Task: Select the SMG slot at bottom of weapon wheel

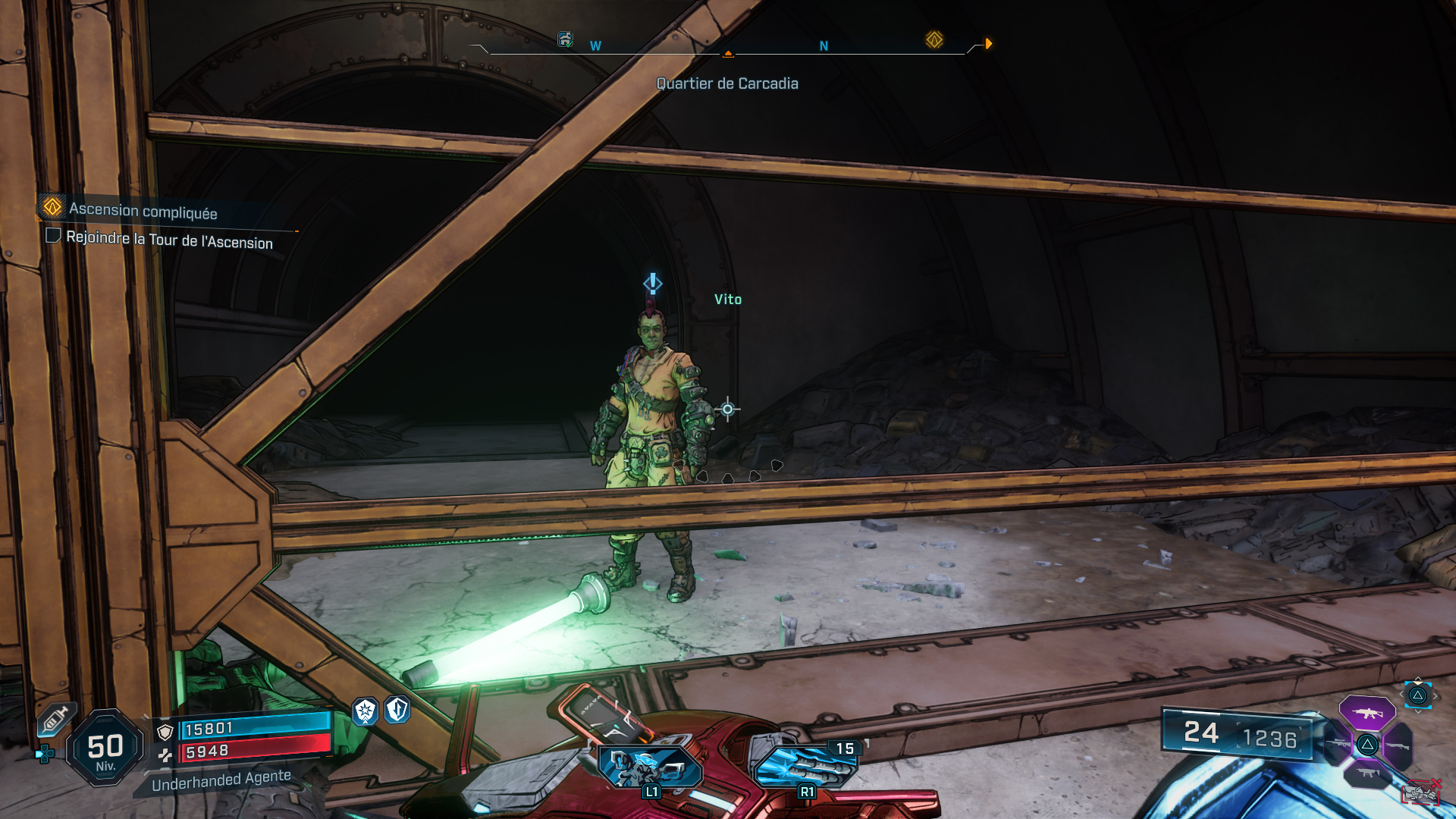Action: point(1368,773)
